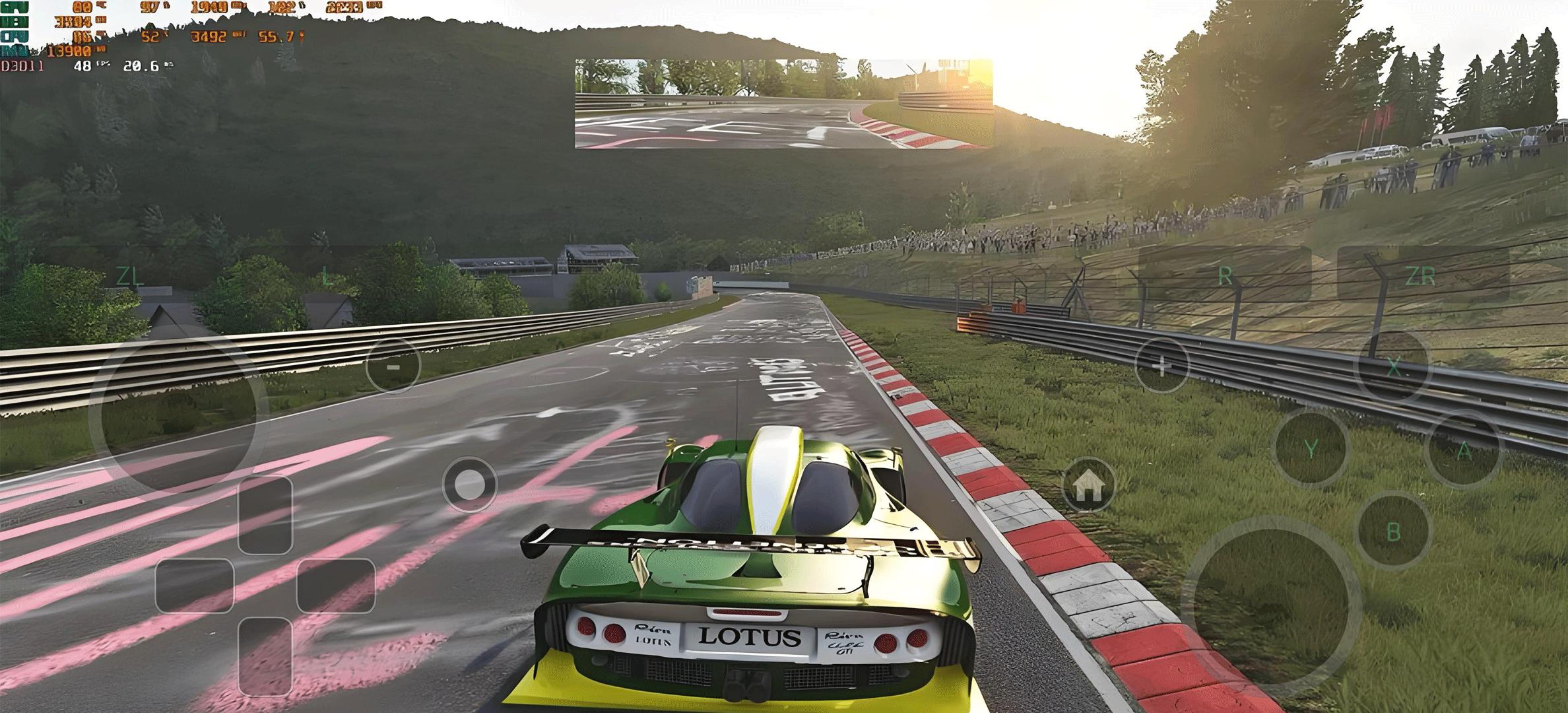
Task: Tap the D-pad right button
Action: [336, 585]
